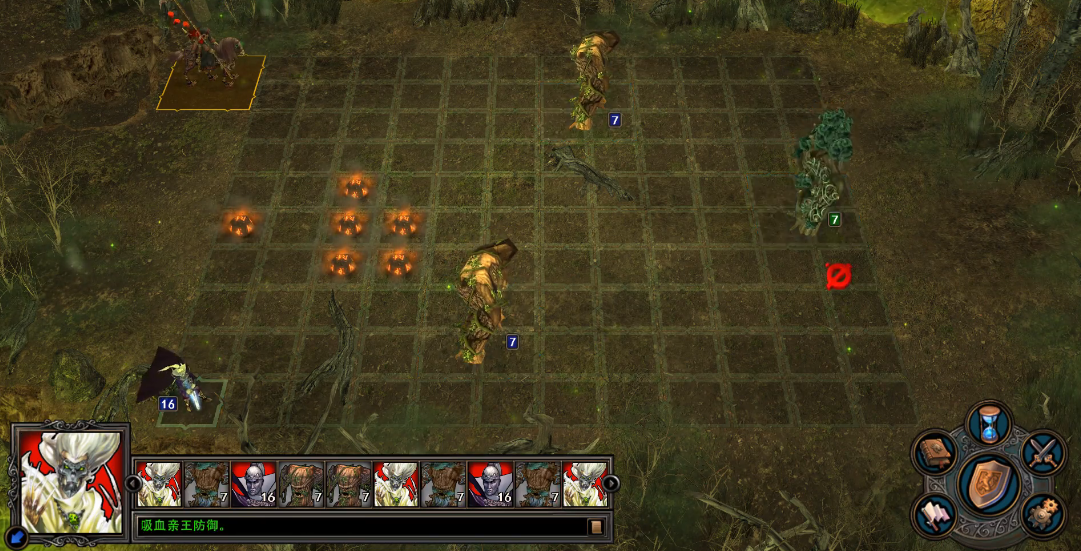
Task: Defend using the central shield button
Action: 989,484
